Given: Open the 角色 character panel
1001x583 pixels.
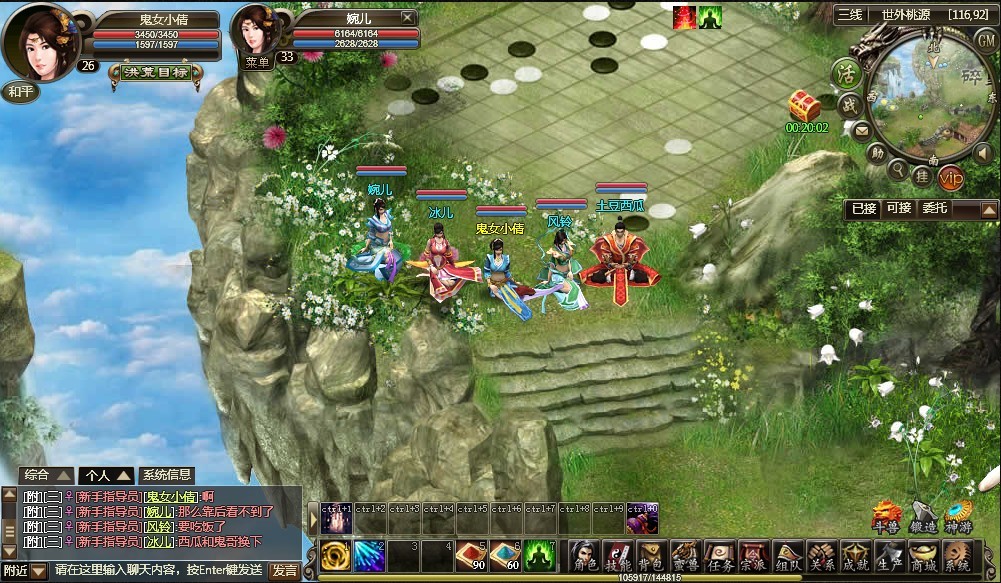Looking at the screenshot, I should point(583,557).
